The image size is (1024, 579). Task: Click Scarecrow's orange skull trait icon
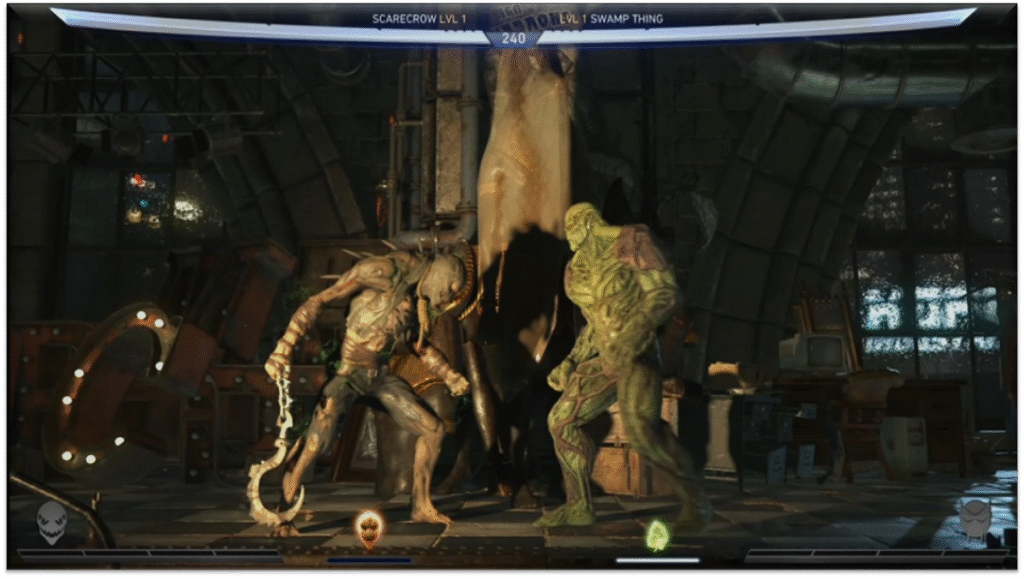click(x=369, y=527)
